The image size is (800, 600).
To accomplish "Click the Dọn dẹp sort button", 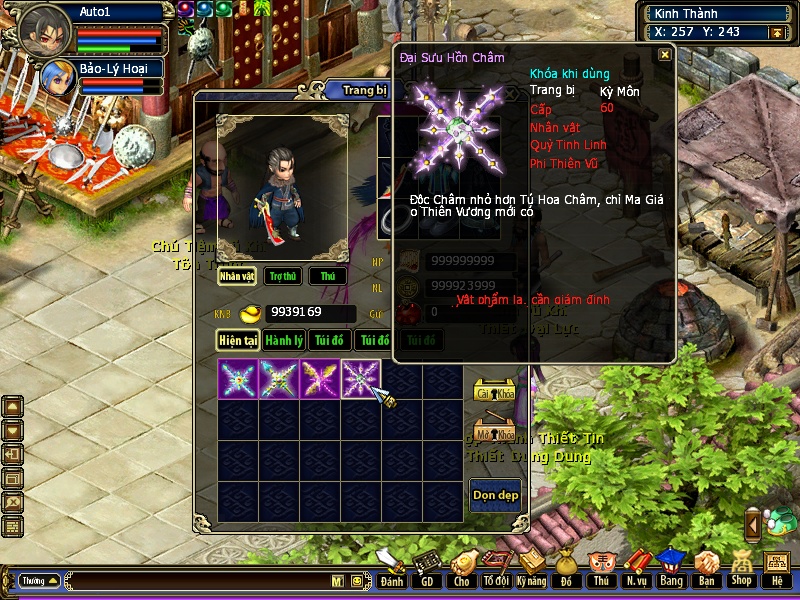I will (495, 495).
